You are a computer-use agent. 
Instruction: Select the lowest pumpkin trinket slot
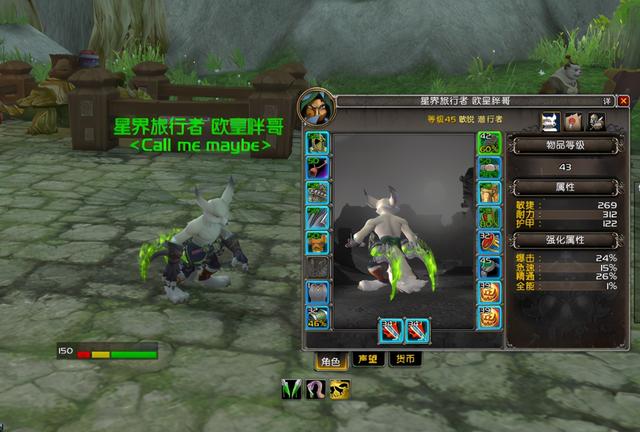click(x=489, y=319)
